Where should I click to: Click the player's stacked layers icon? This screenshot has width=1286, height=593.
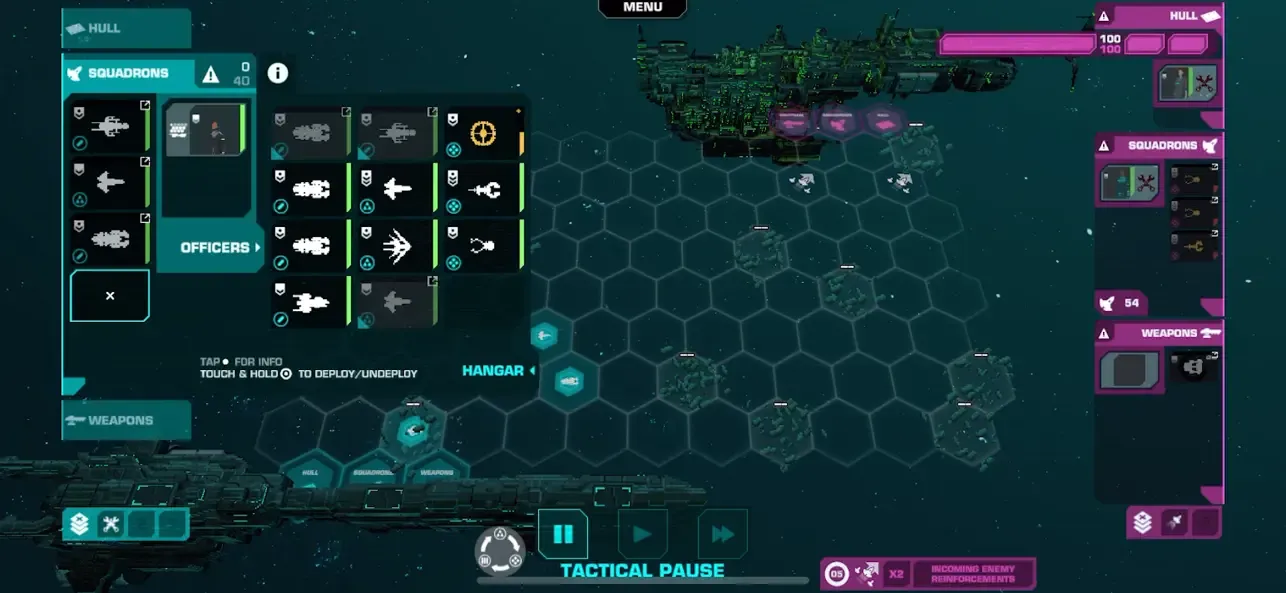[x=79, y=524]
